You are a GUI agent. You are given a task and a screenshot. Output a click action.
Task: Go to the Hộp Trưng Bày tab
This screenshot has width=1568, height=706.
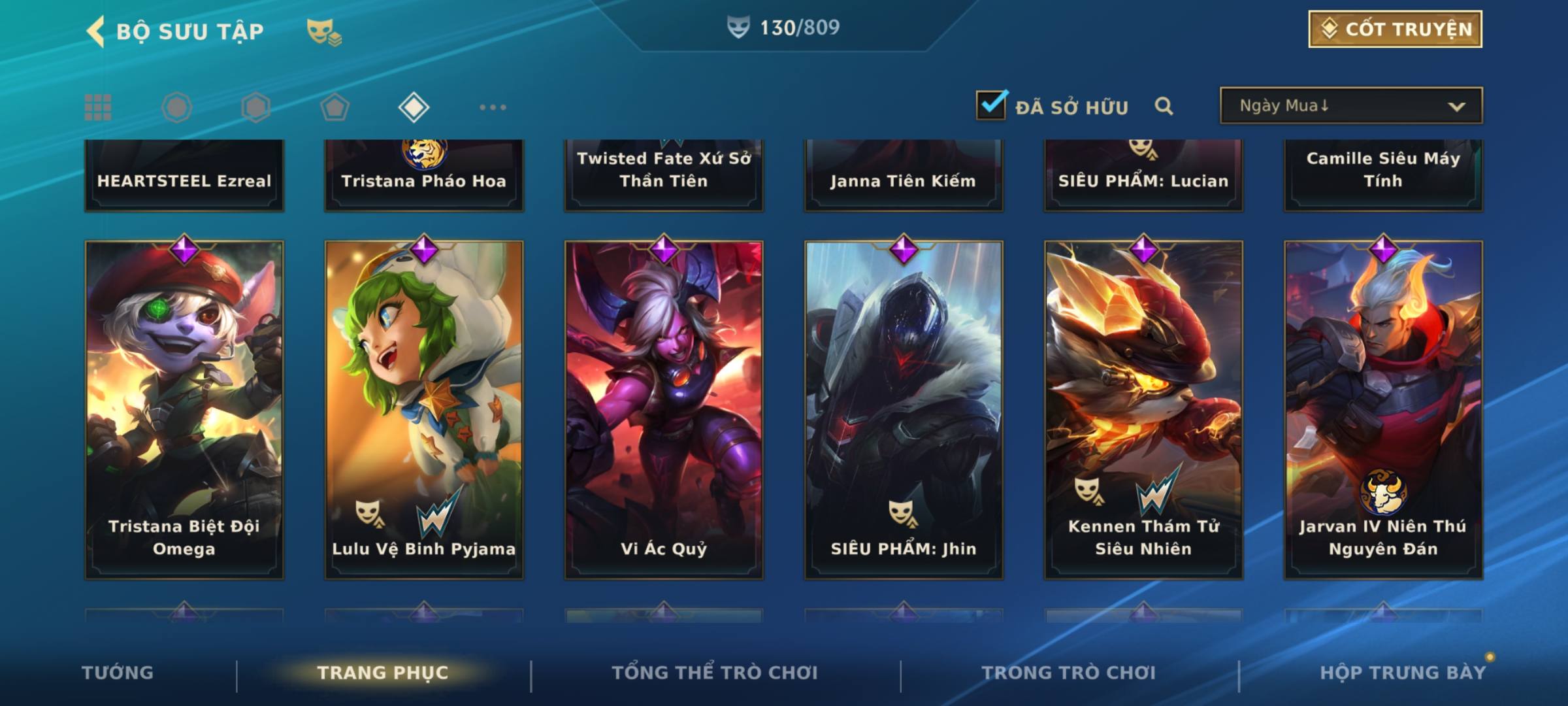tap(1403, 673)
